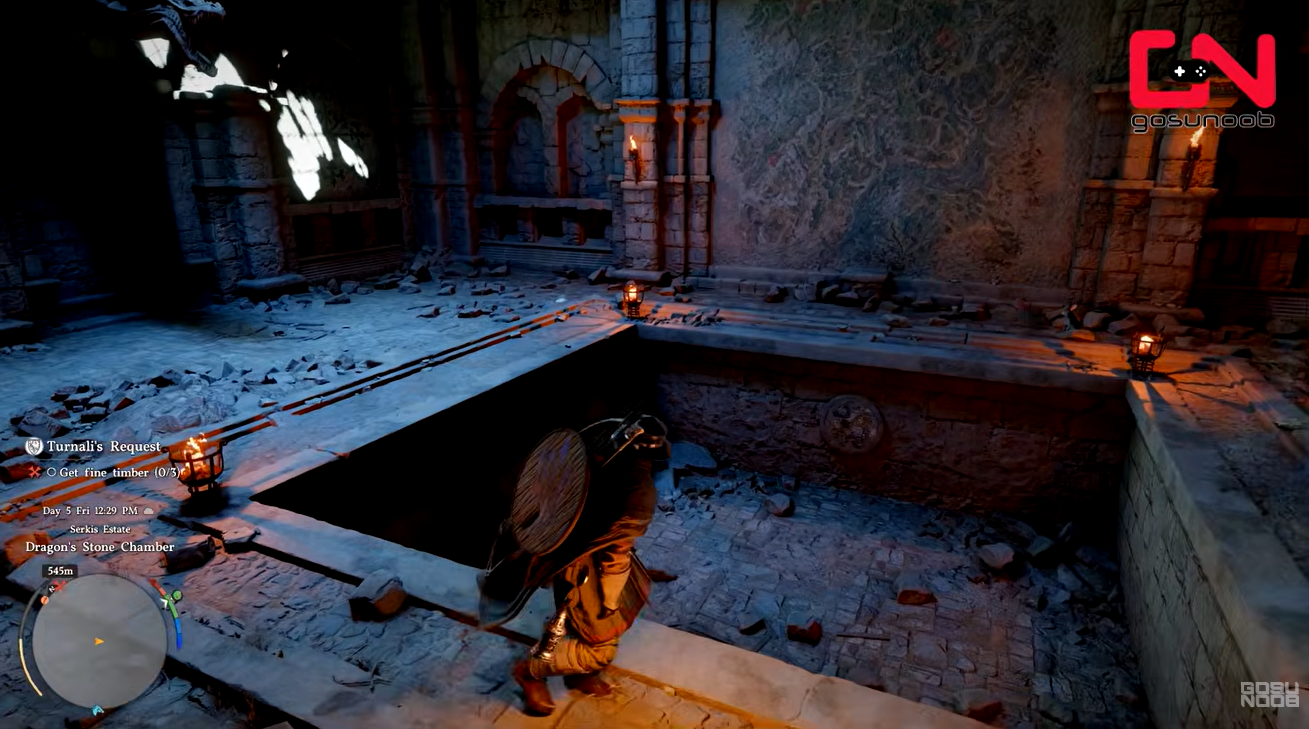
Task: Select the yellow player arrow on the minimap
Action: [x=97, y=640]
